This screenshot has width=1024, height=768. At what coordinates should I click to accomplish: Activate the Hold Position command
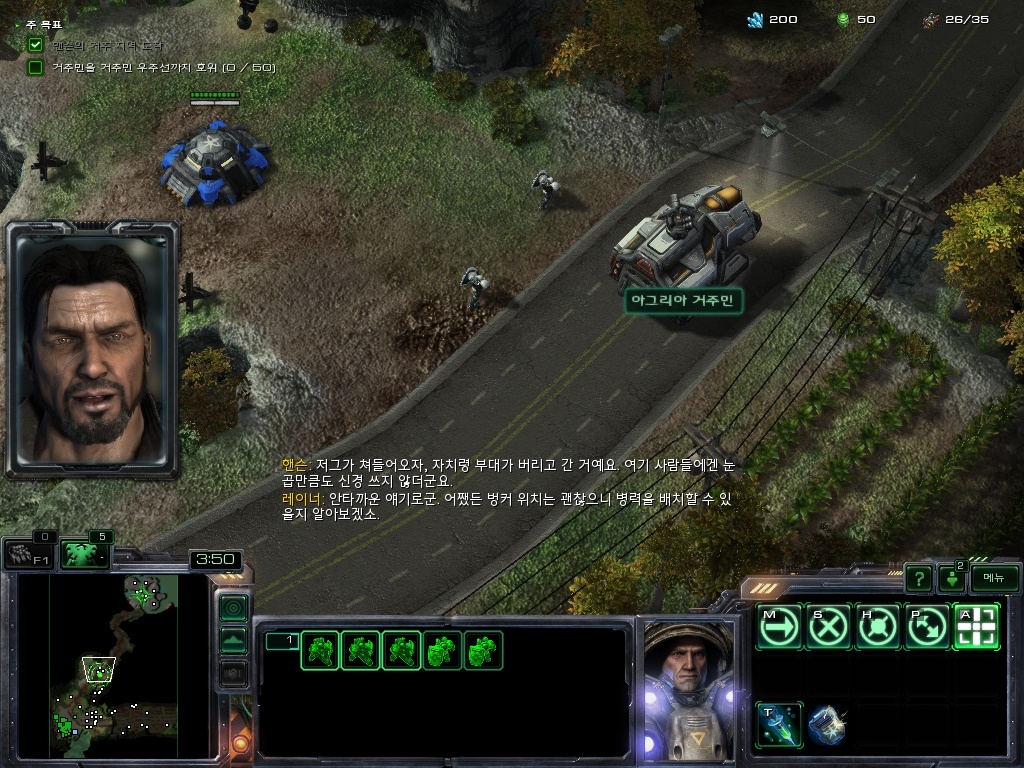click(878, 627)
